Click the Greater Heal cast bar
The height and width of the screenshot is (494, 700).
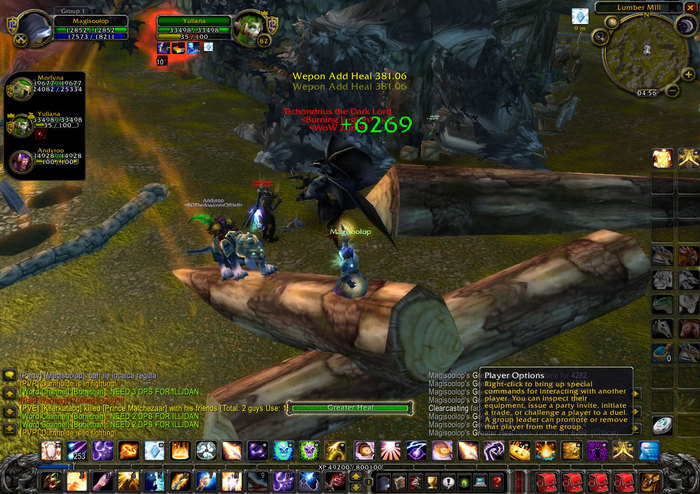pos(350,408)
